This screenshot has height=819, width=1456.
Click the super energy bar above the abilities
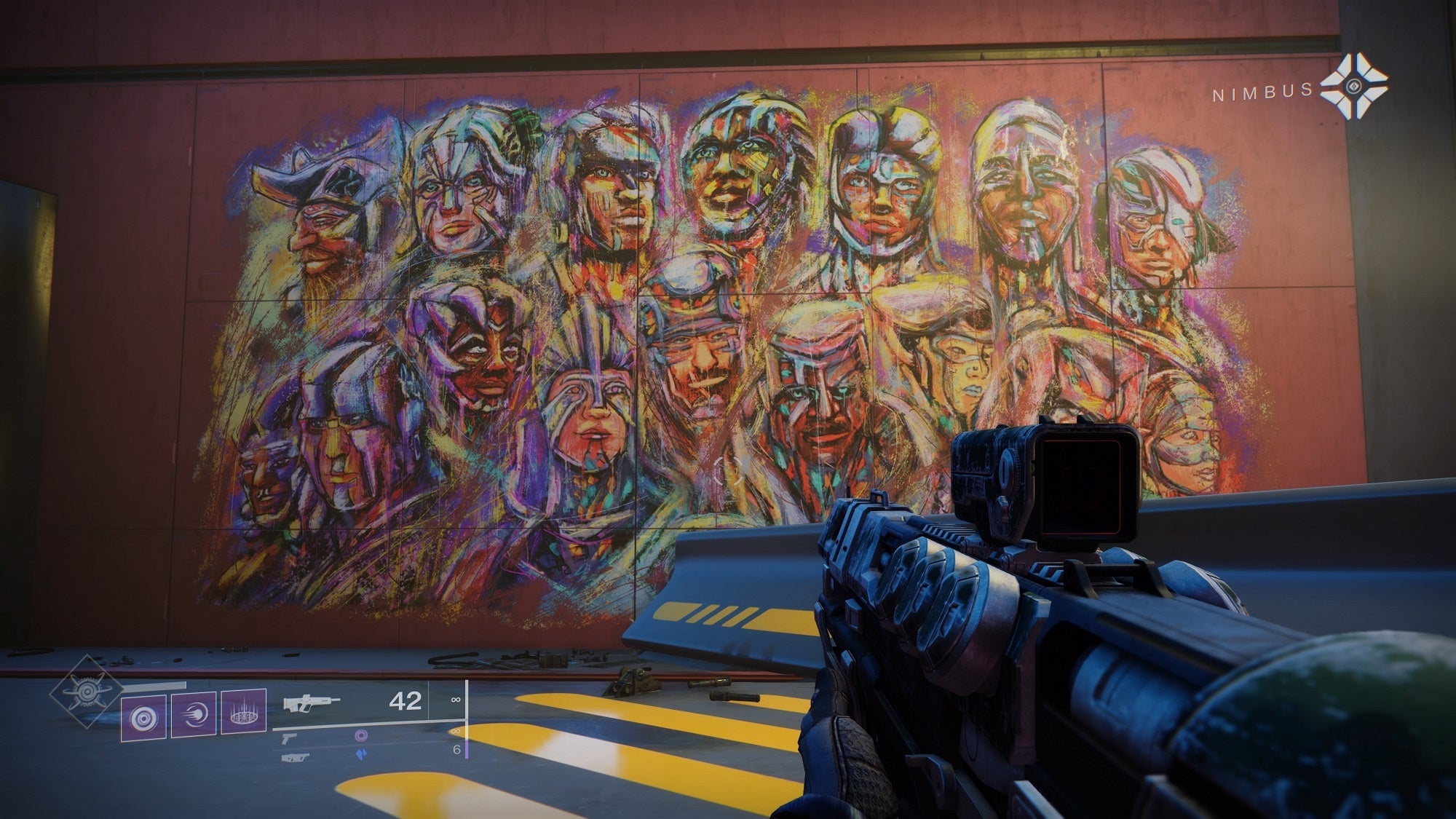click(155, 684)
